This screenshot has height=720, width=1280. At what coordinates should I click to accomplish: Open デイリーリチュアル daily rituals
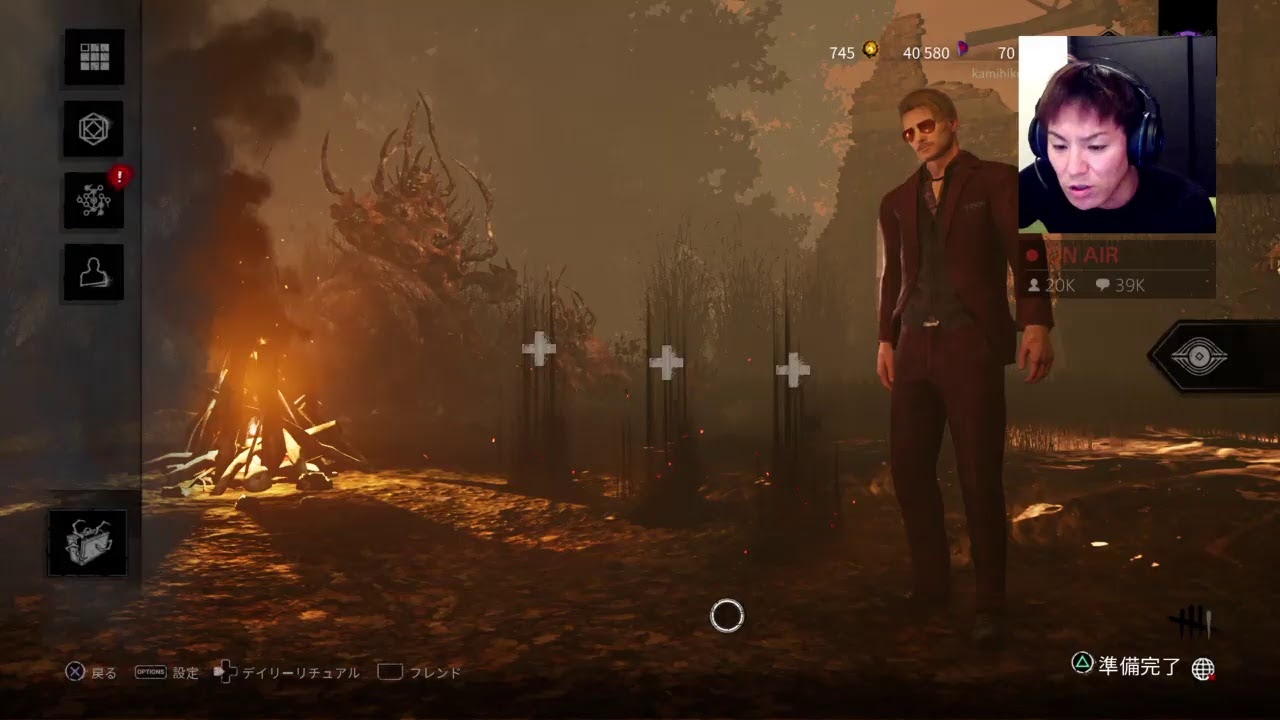[x=288, y=673]
